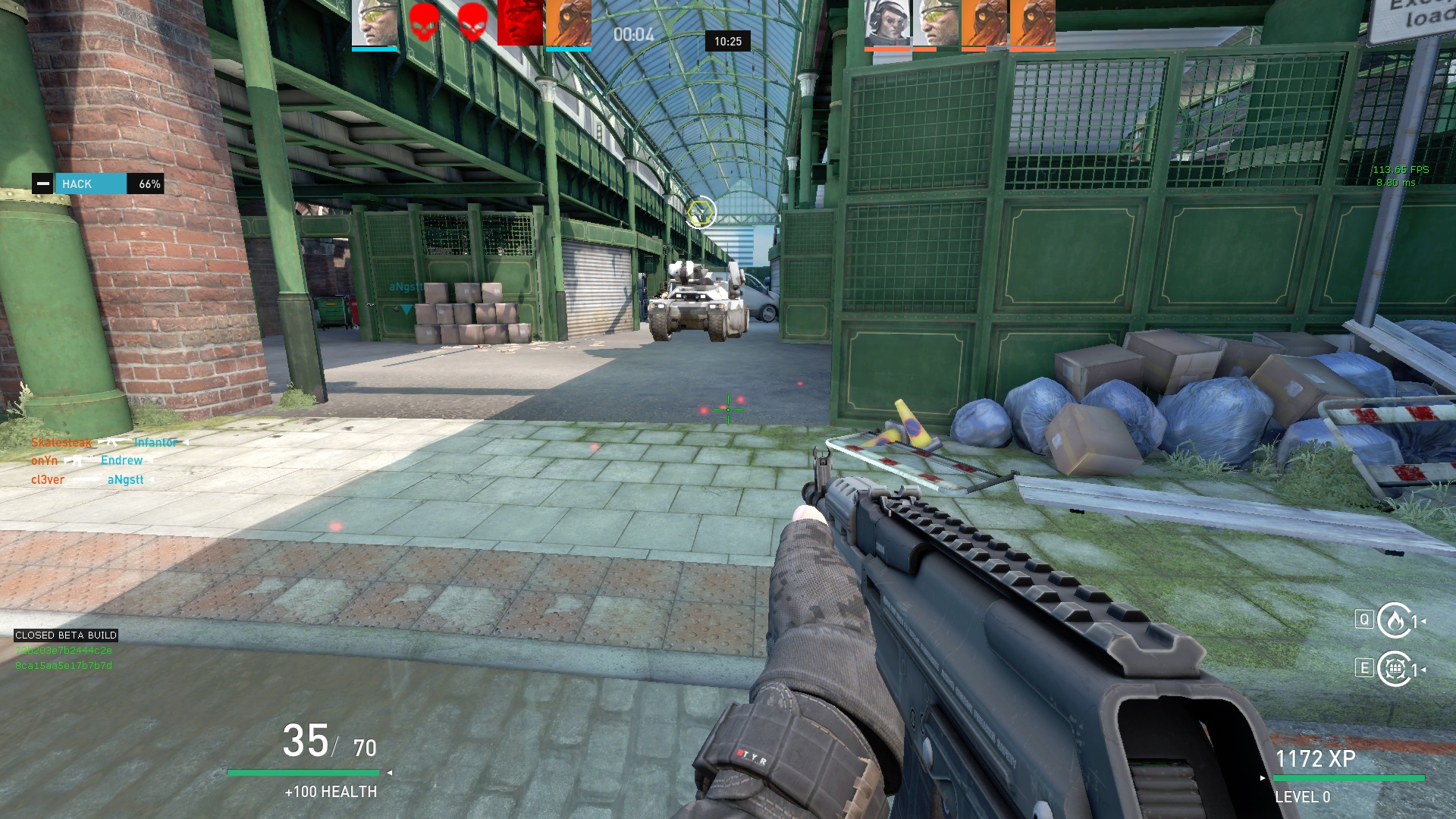Image resolution: width=1456 pixels, height=819 pixels.
Task: Select the red-tinted dead player portrait
Action: point(520,23)
